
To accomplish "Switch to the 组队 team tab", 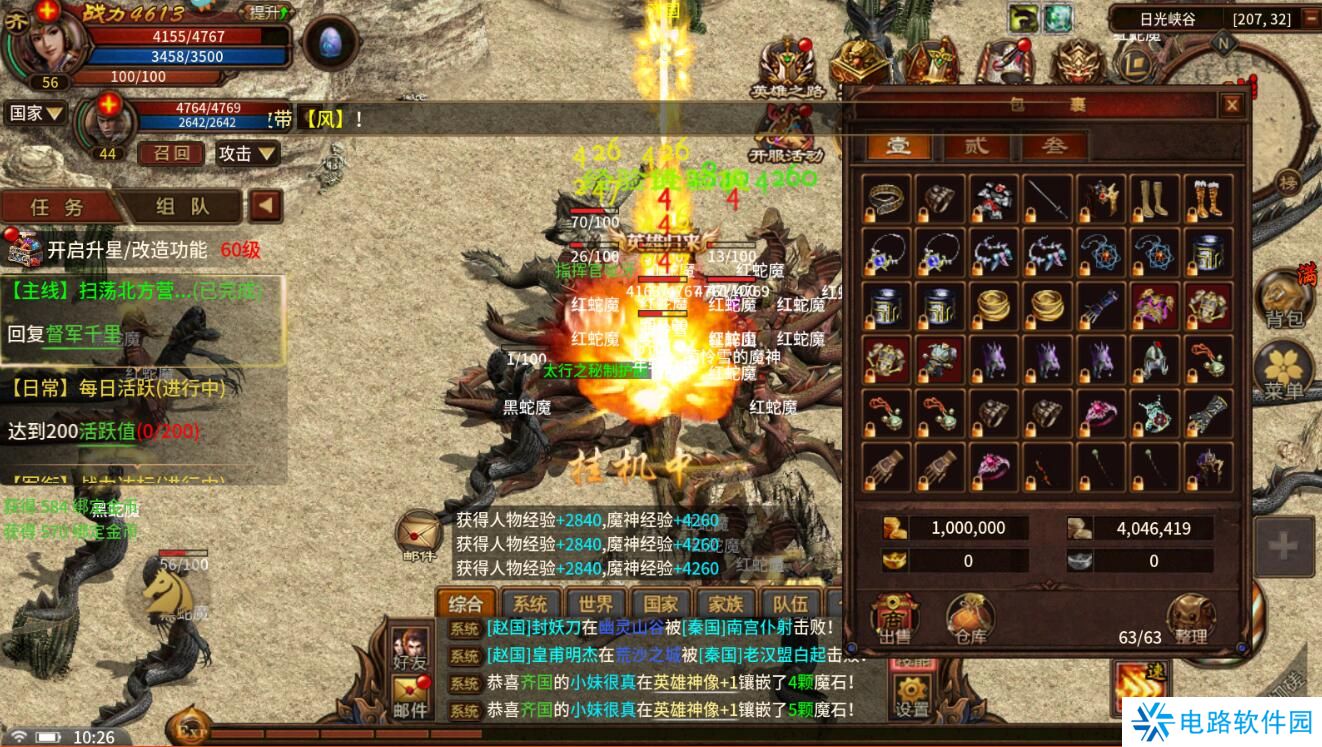I will pyautogui.click(x=183, y=207).
